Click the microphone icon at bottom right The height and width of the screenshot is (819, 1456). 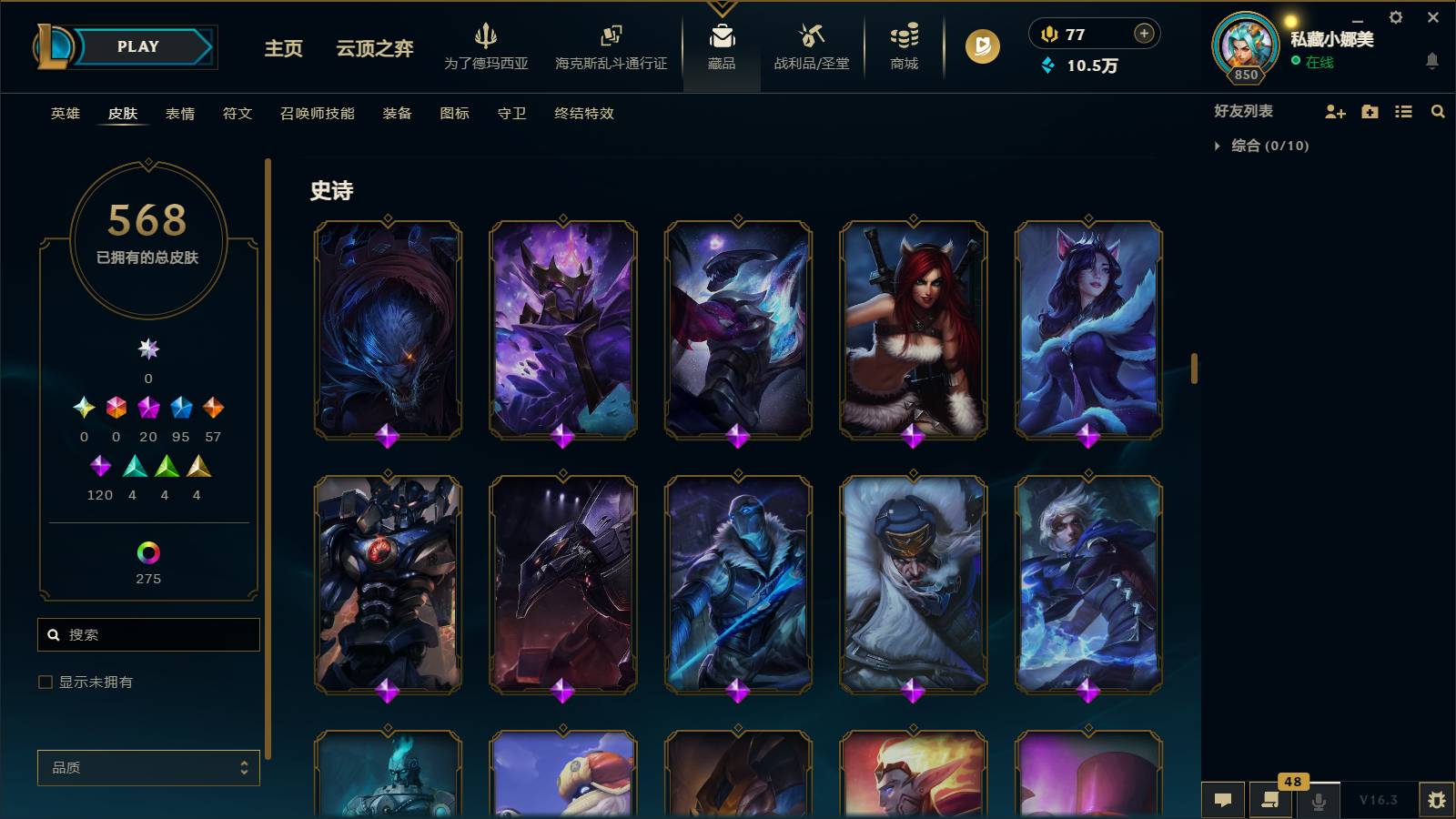(x=1317, y=801)
